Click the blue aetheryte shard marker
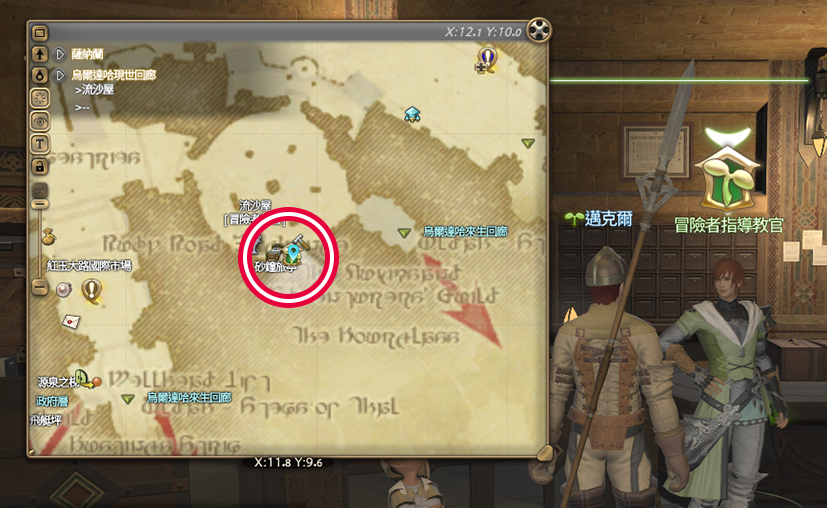 click(412, 114)
